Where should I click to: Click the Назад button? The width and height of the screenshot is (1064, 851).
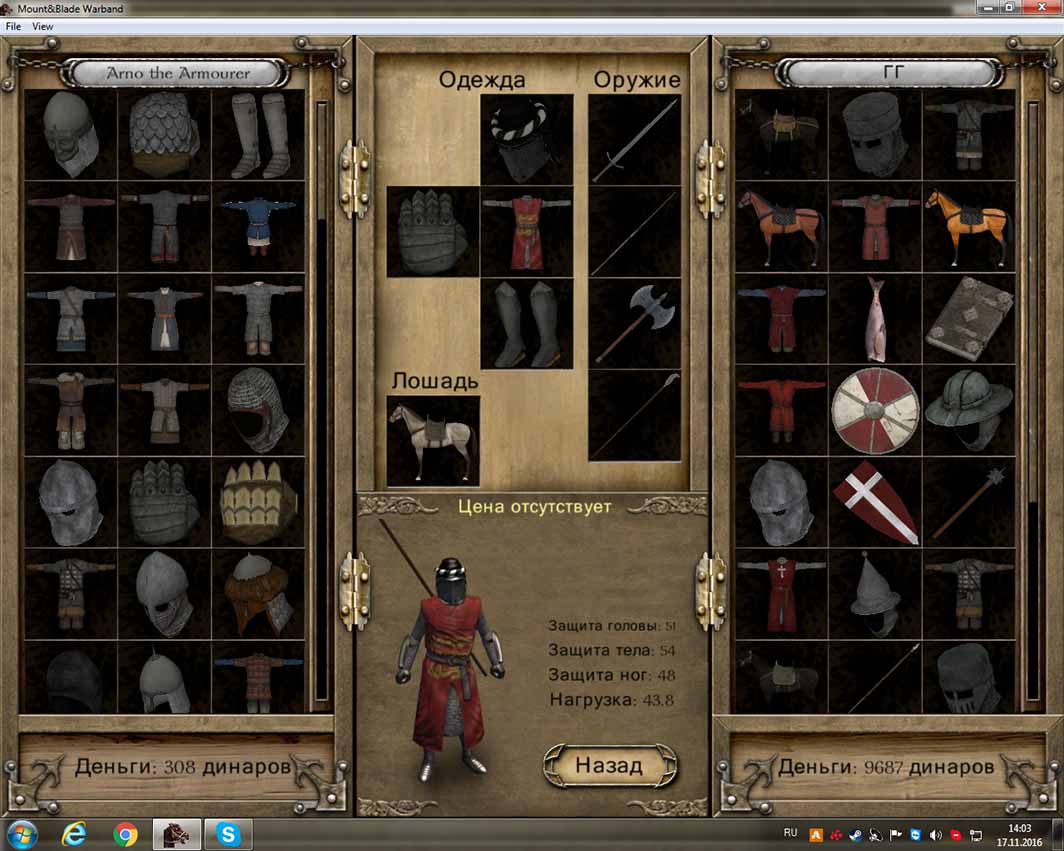(609, 766)
